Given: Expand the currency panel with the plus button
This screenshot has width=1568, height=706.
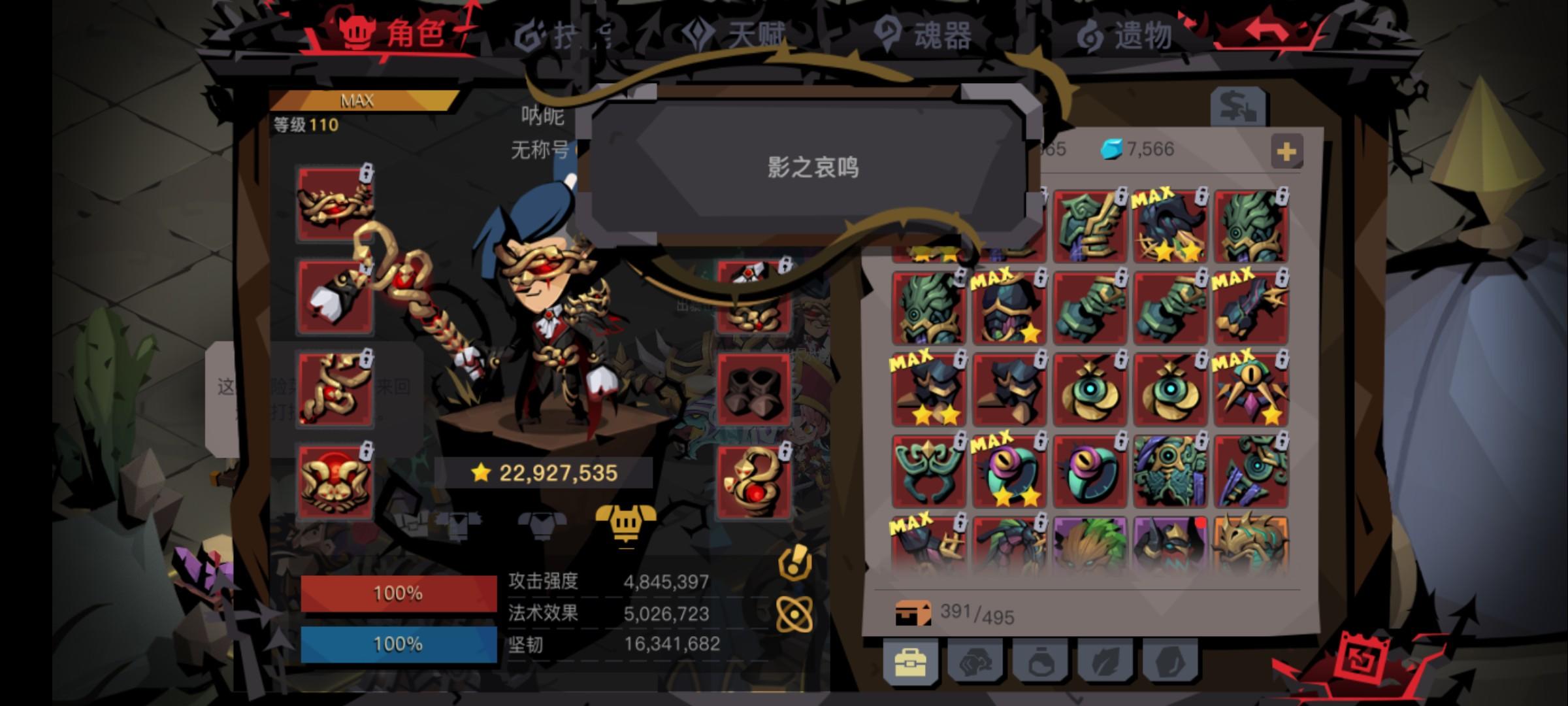Looking at the screenshot, I should (1286, 152).
